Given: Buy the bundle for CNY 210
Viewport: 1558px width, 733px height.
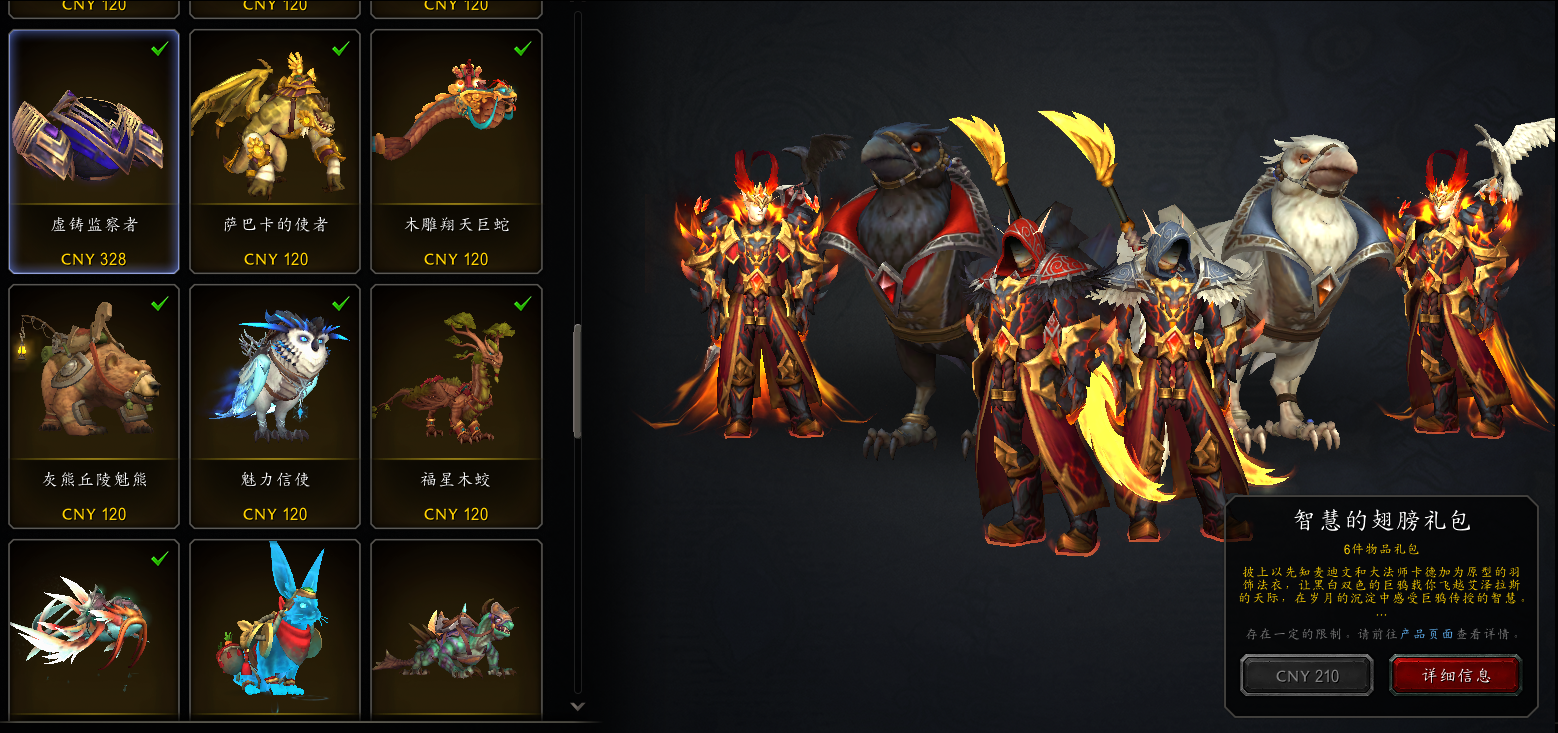Looking at the screenshot, I should [x=1306, y=675].
